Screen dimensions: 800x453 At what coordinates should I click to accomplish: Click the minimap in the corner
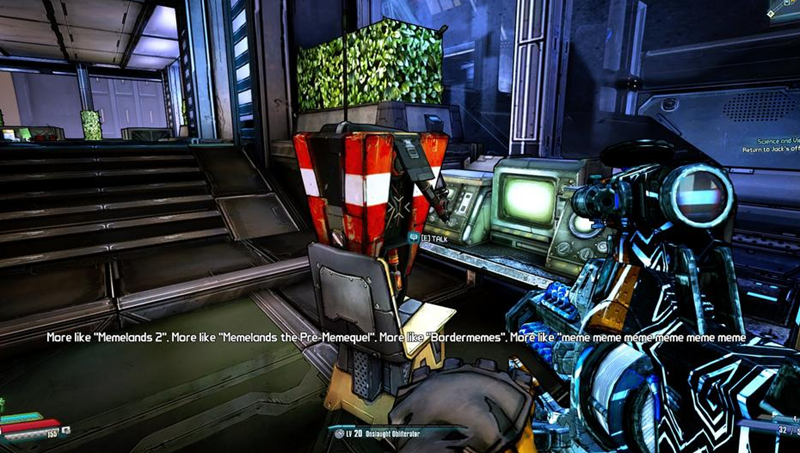point(783,8)
